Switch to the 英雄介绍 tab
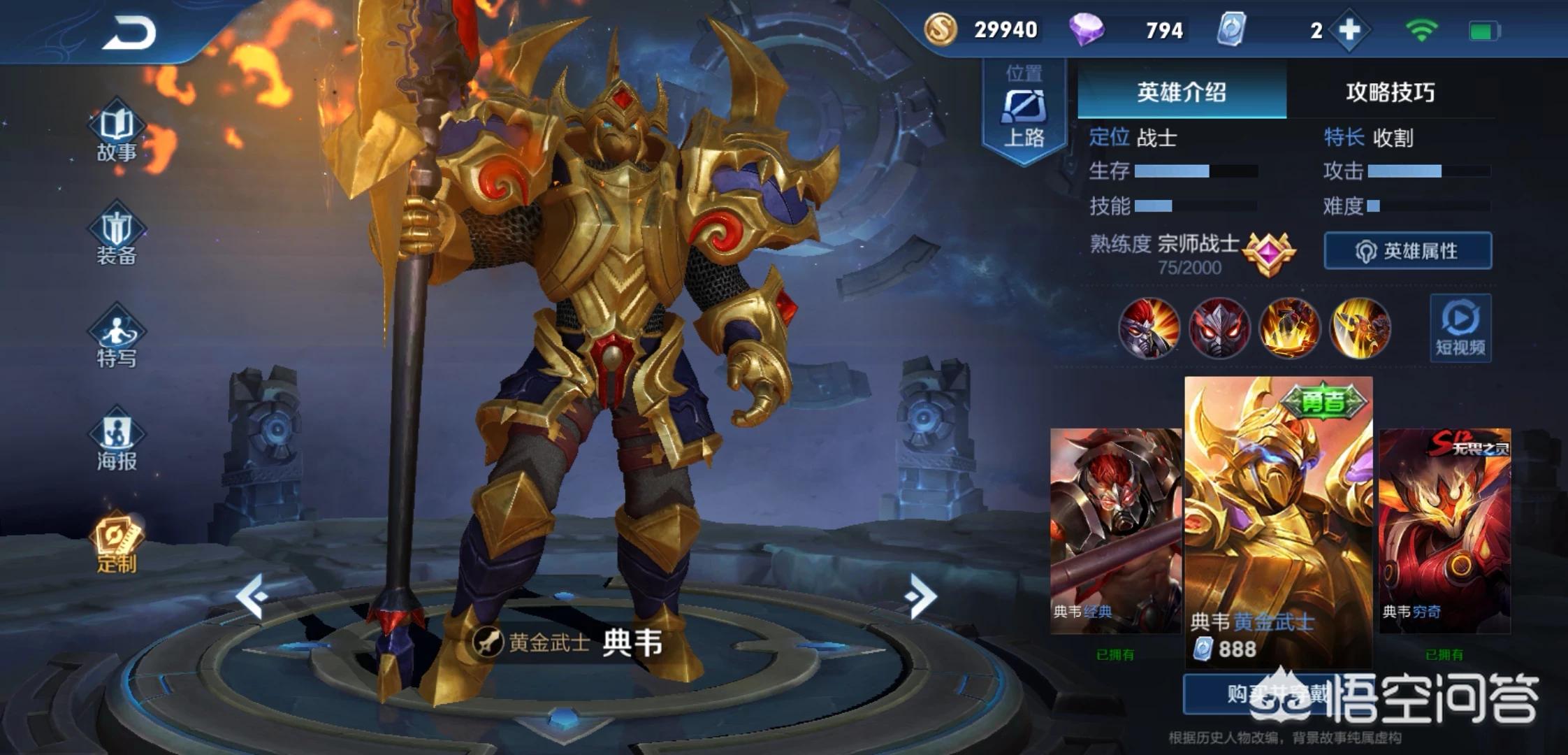 pyautogui.click(x=1181, y=92)
